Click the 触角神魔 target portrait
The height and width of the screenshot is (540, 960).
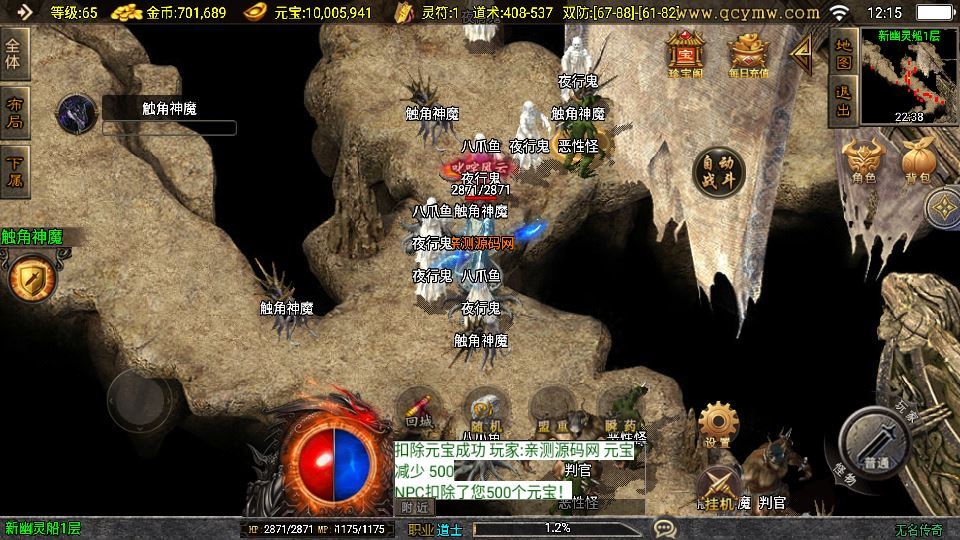pyautogui.click(x=75, y=114)
